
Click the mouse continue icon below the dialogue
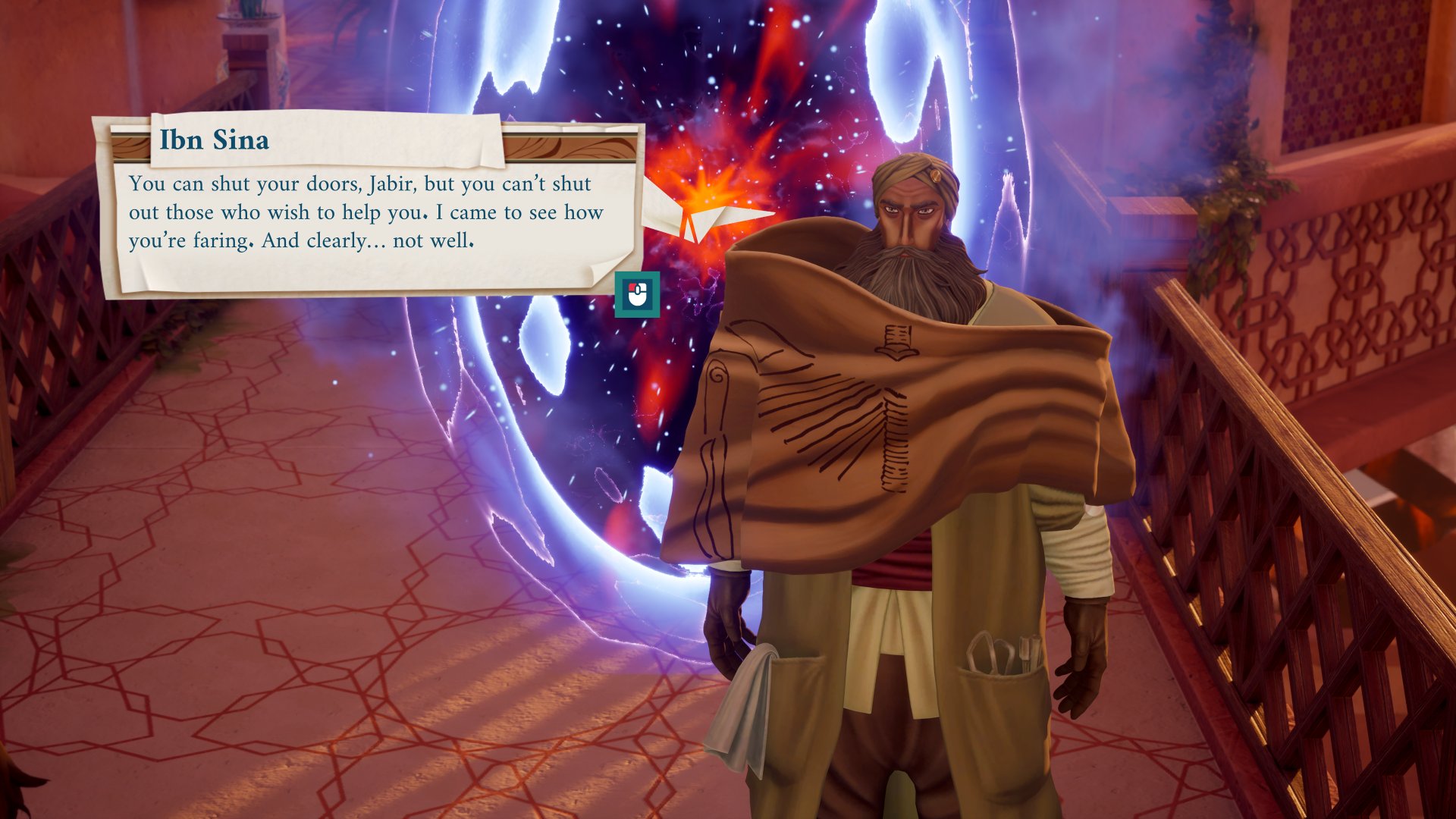637,294
